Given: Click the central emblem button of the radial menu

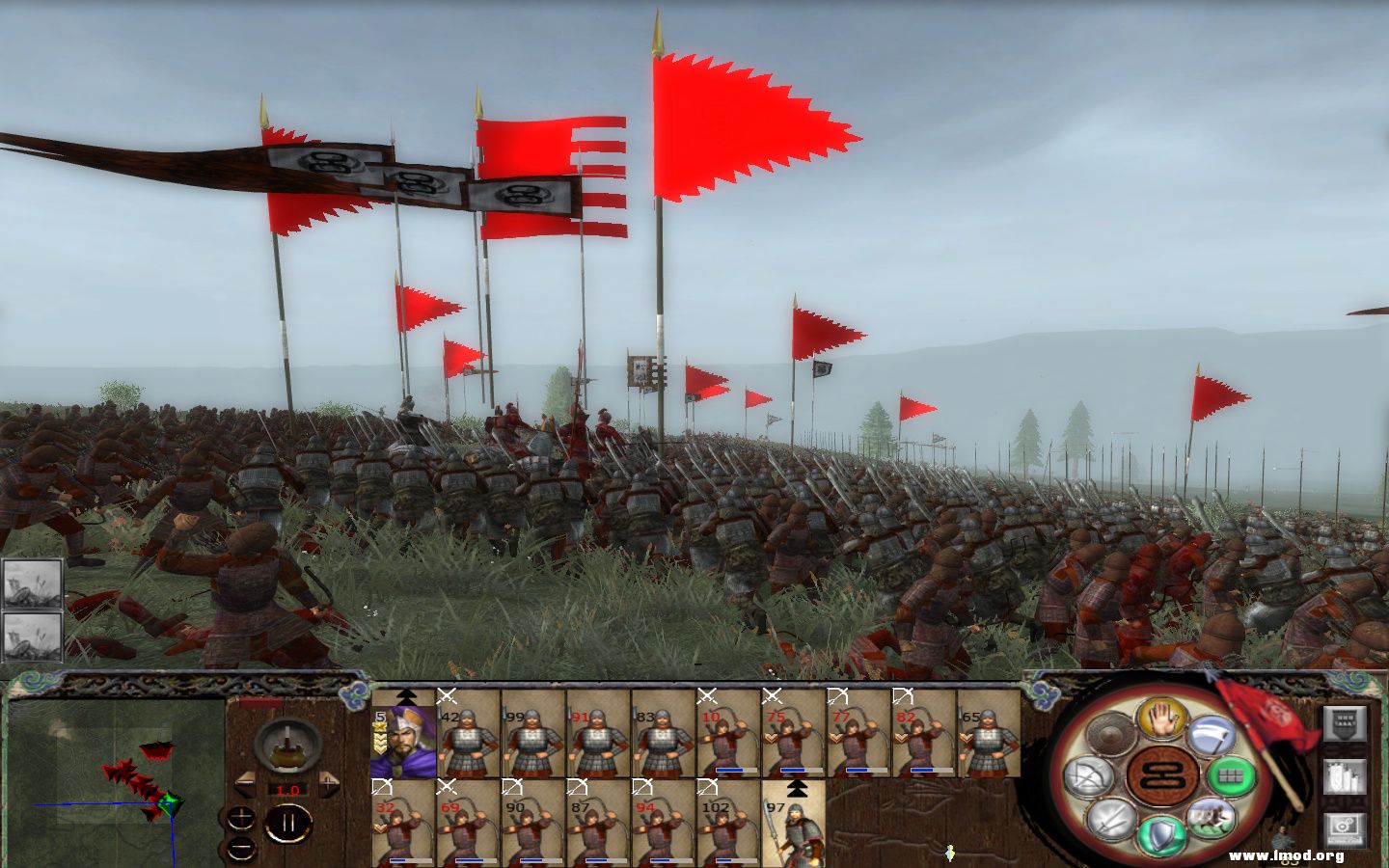Looking at the screenshot, I should point(1160,775).
